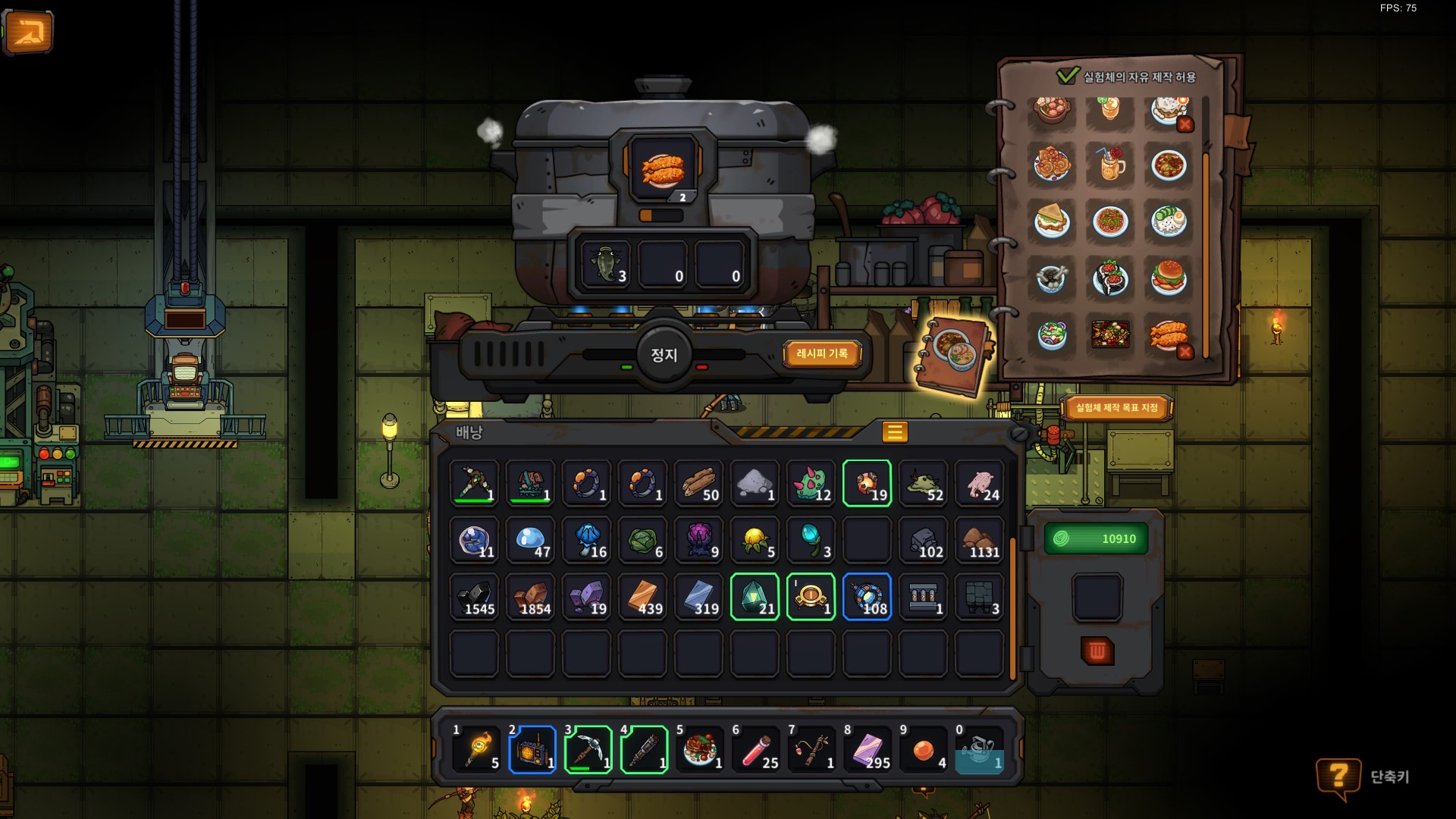Select the cabbage stack of 6
This screenshot has height=819, width=1456.
[x=643, y=540]
